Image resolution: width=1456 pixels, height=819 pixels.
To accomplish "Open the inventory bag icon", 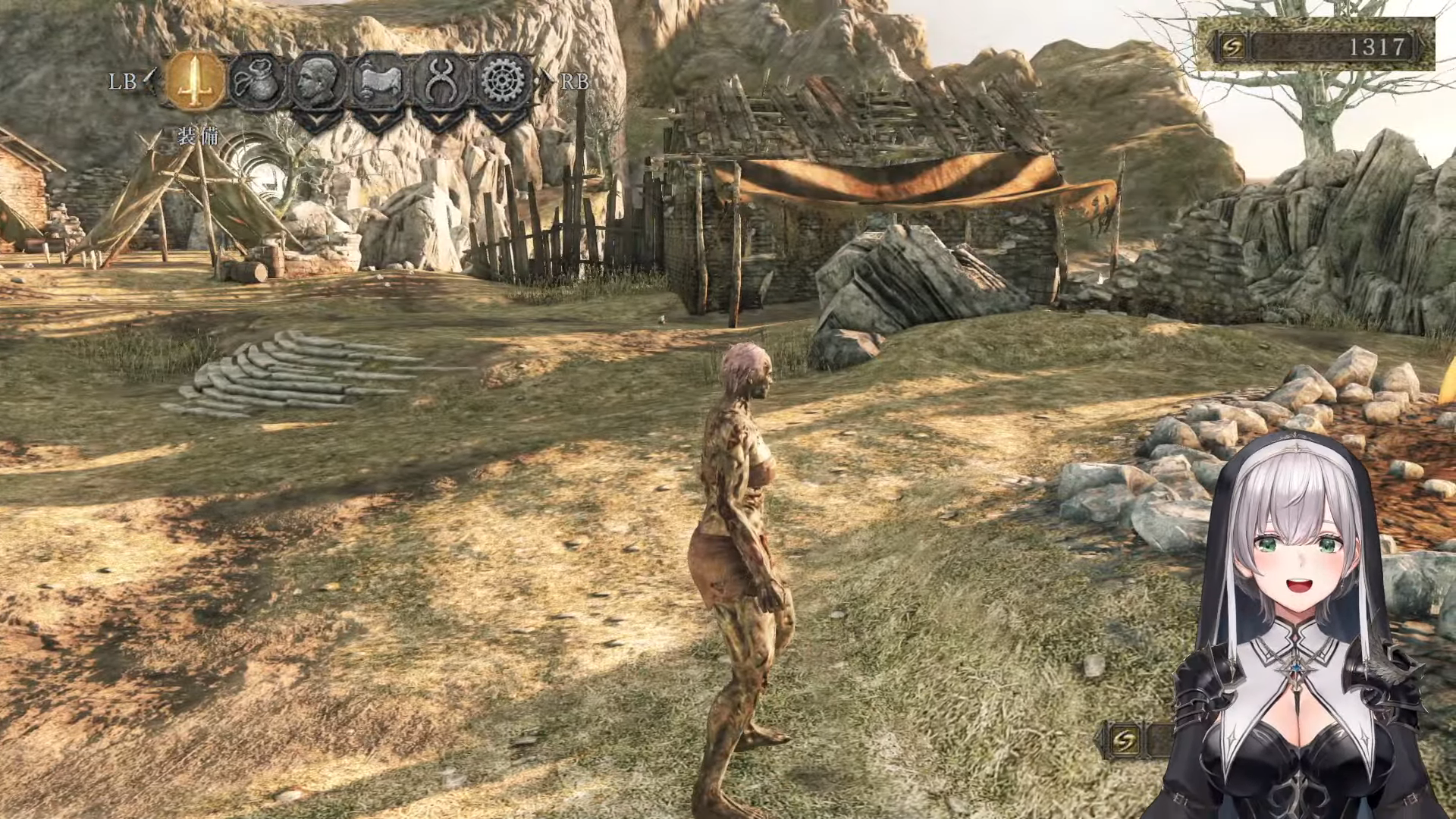I will tap(256, 81).
